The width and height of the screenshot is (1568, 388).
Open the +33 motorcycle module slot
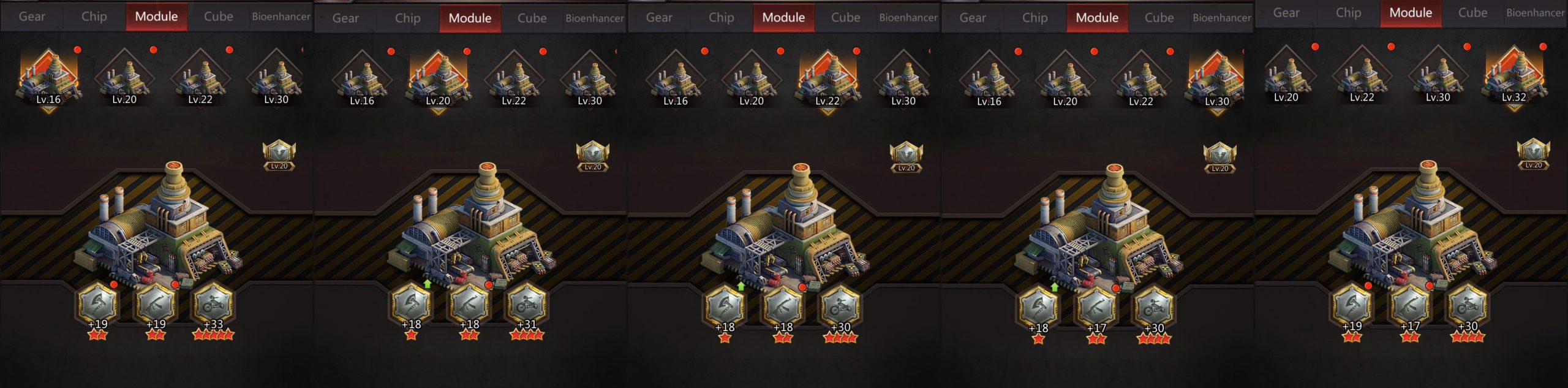[213, 305]
